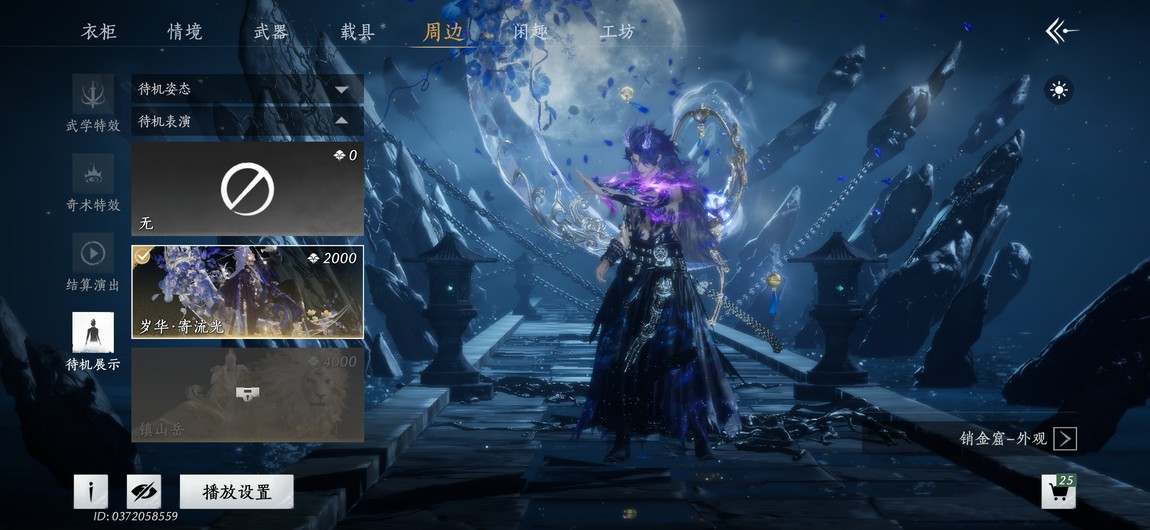Open the 奇术特效 category

pyautogui.click(x=93, y=182)
